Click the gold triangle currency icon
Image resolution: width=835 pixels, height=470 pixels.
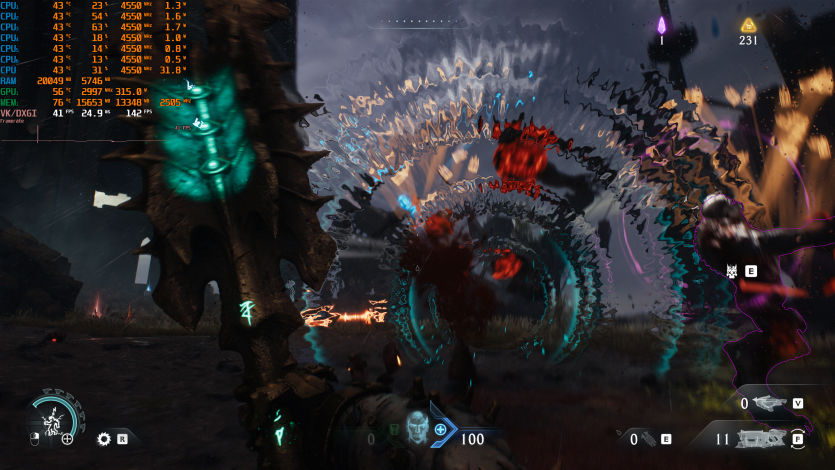point(748,24)
